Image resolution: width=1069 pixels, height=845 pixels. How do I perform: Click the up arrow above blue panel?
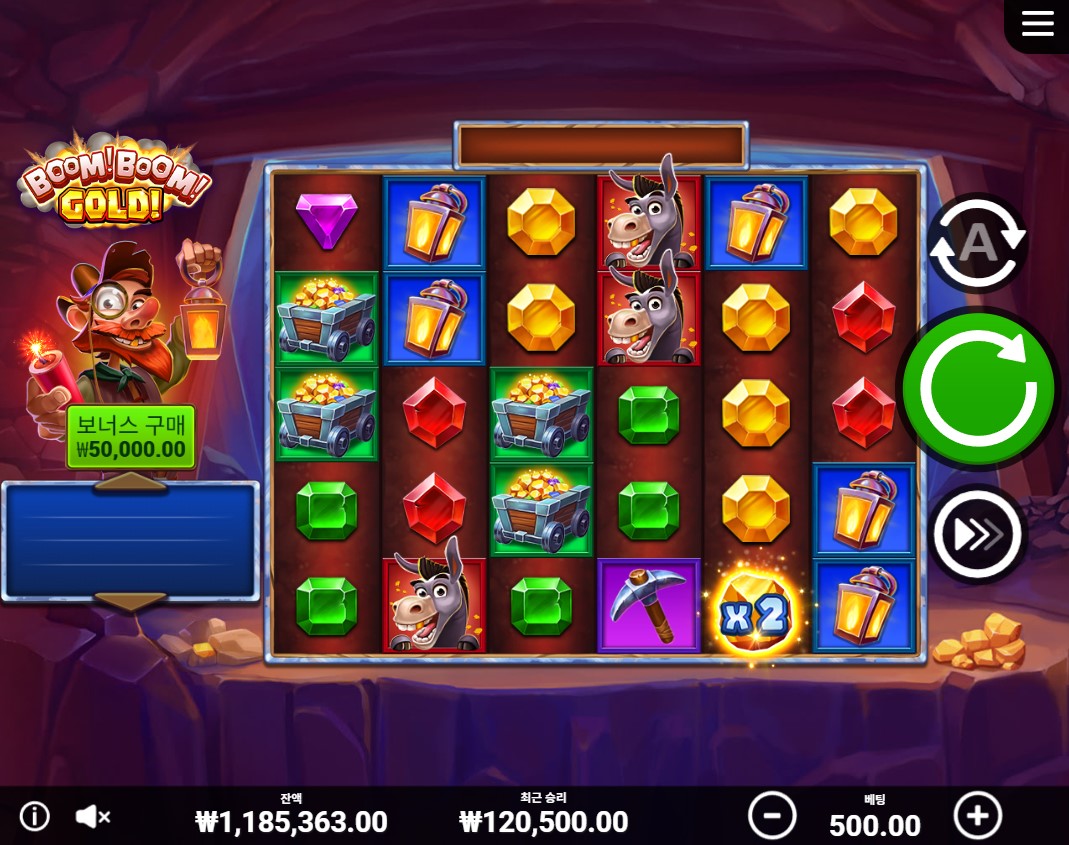tap(130, 483)
